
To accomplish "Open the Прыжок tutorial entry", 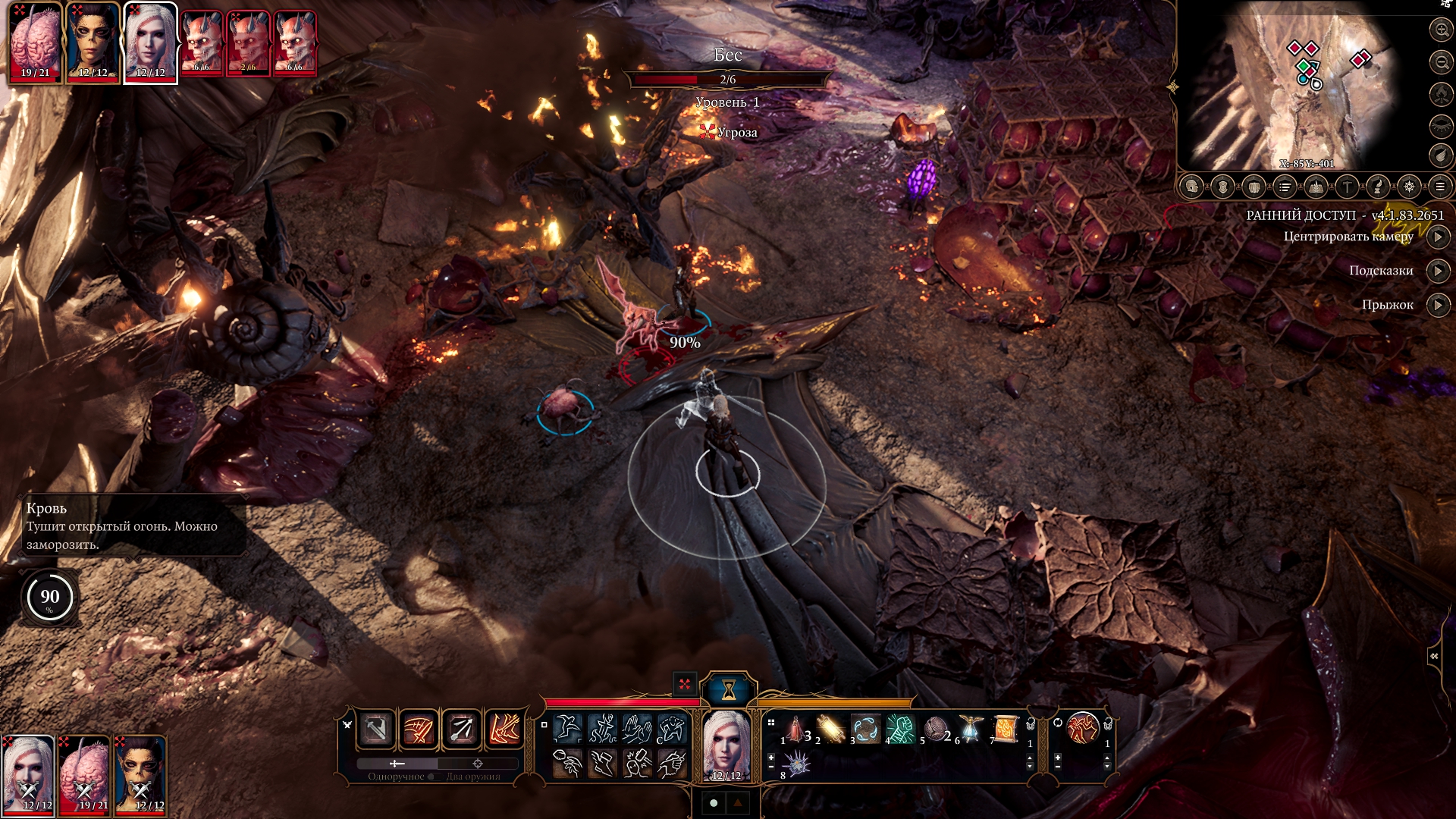I will click(x=1438, y=305).
